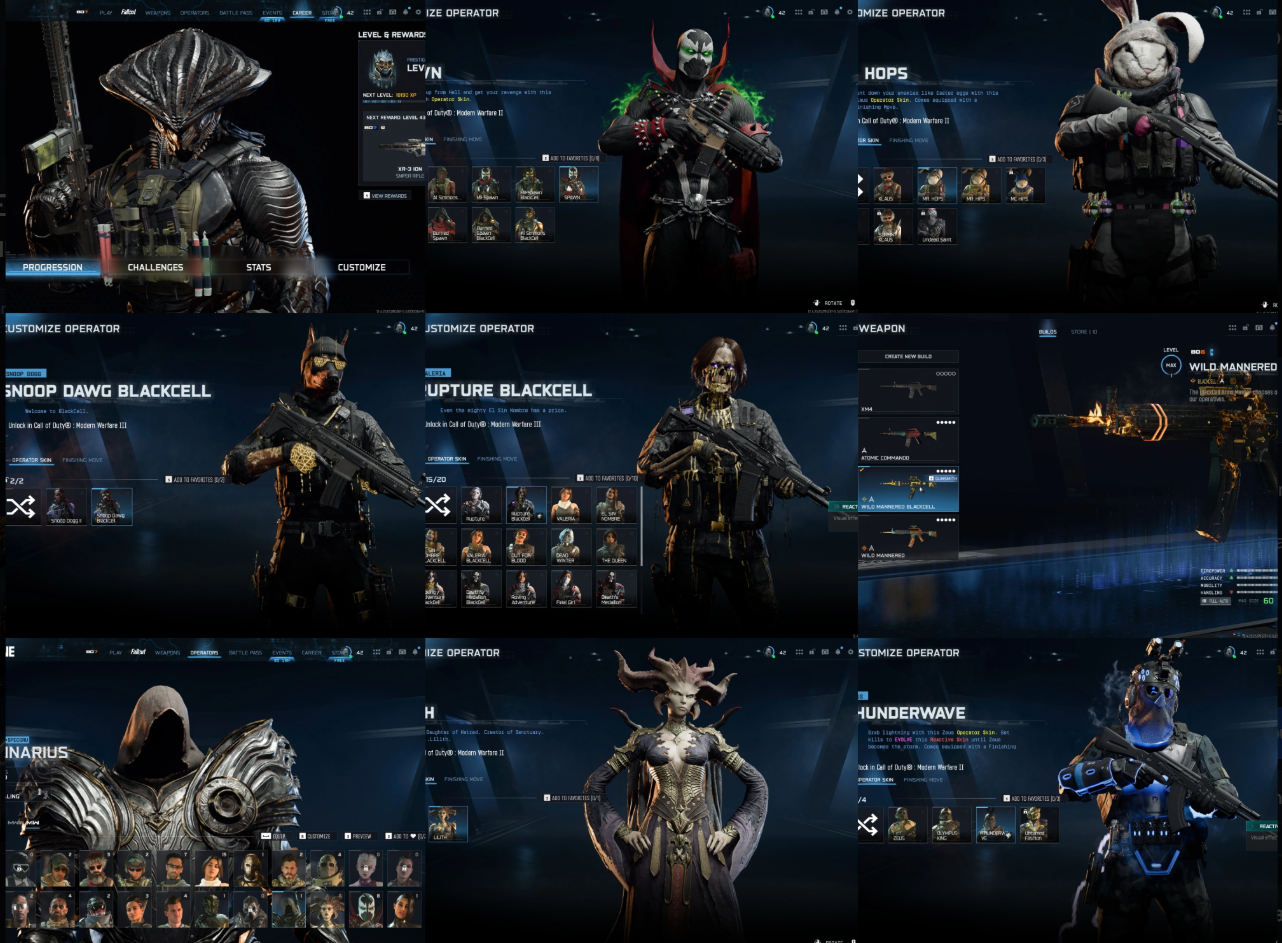Click the Handling stat bar on Wild Mannered

pyautogui.click(x=1256, y=592)
